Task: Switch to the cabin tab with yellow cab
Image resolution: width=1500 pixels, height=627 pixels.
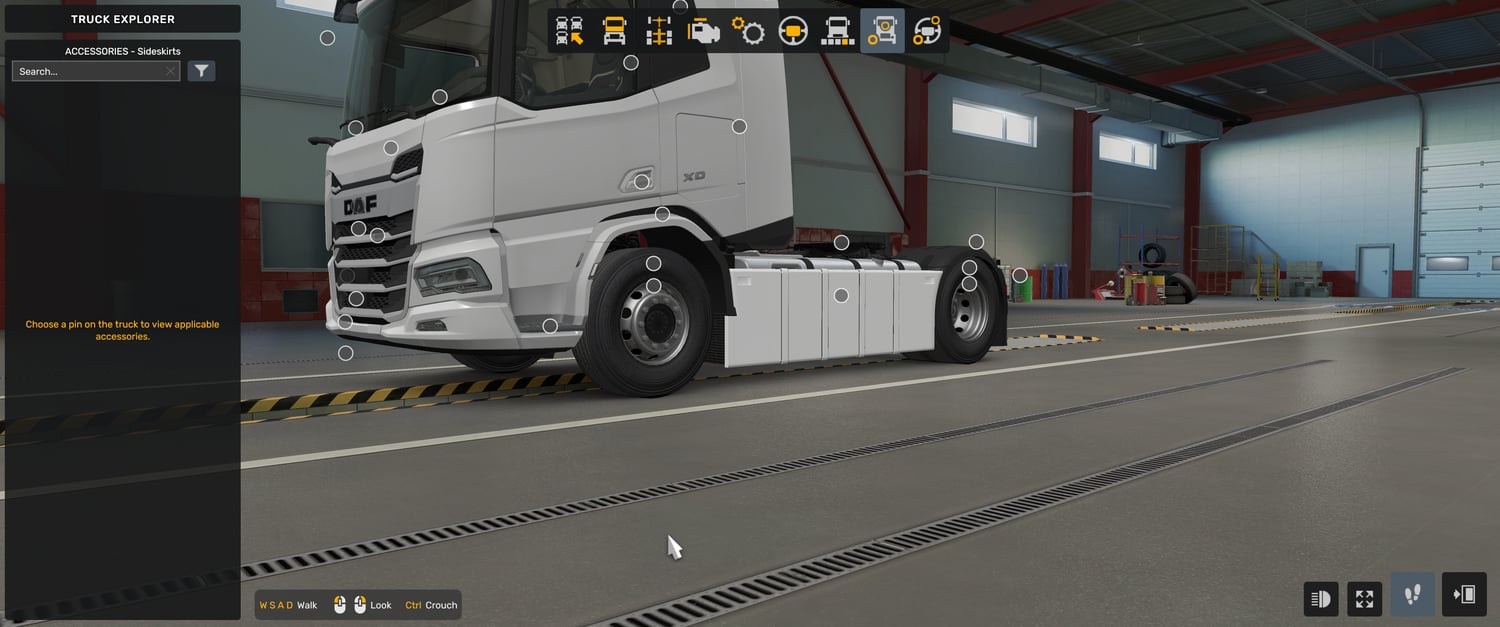Action: tap(614, 31)
